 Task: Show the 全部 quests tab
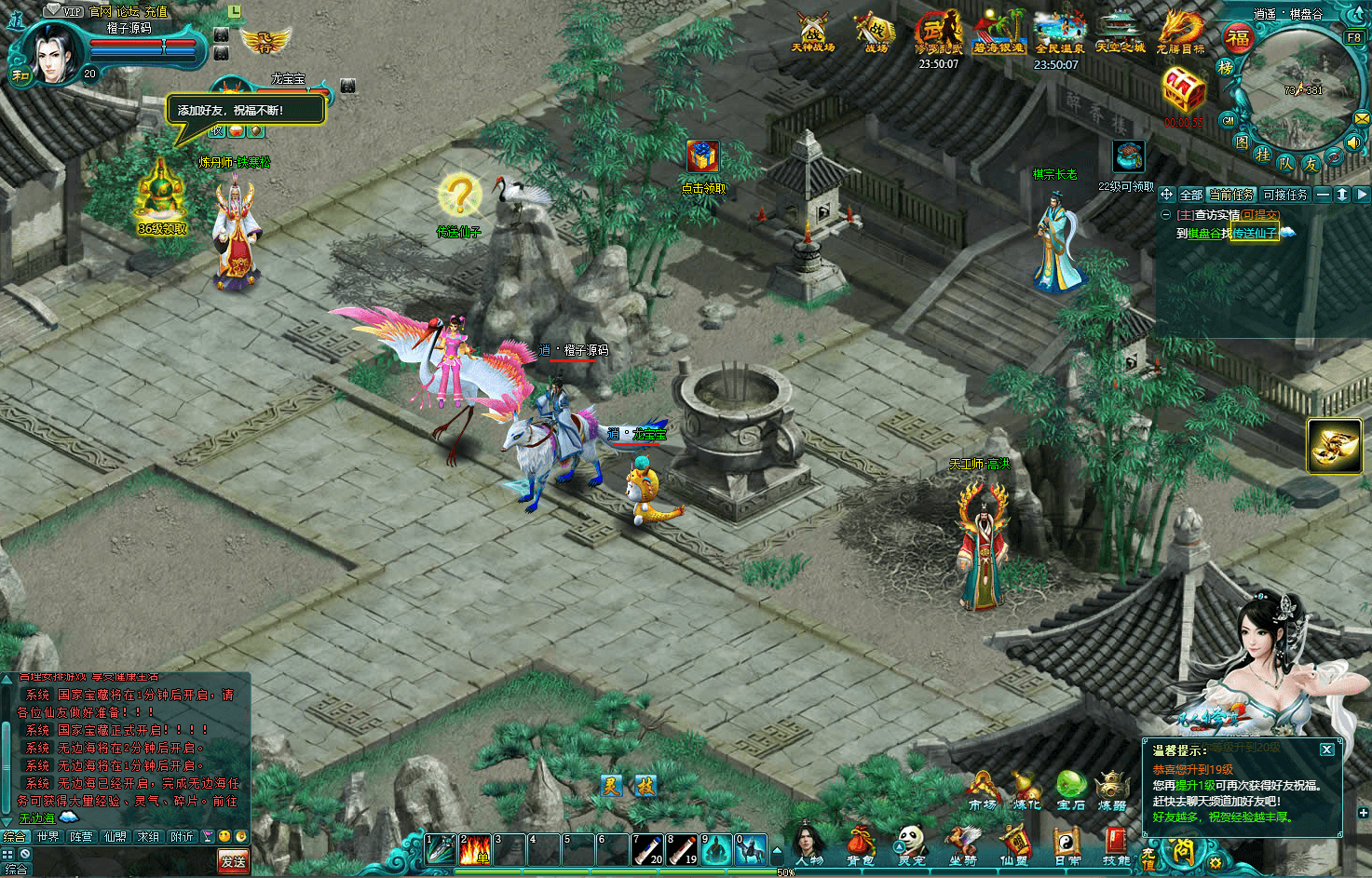1191,195
